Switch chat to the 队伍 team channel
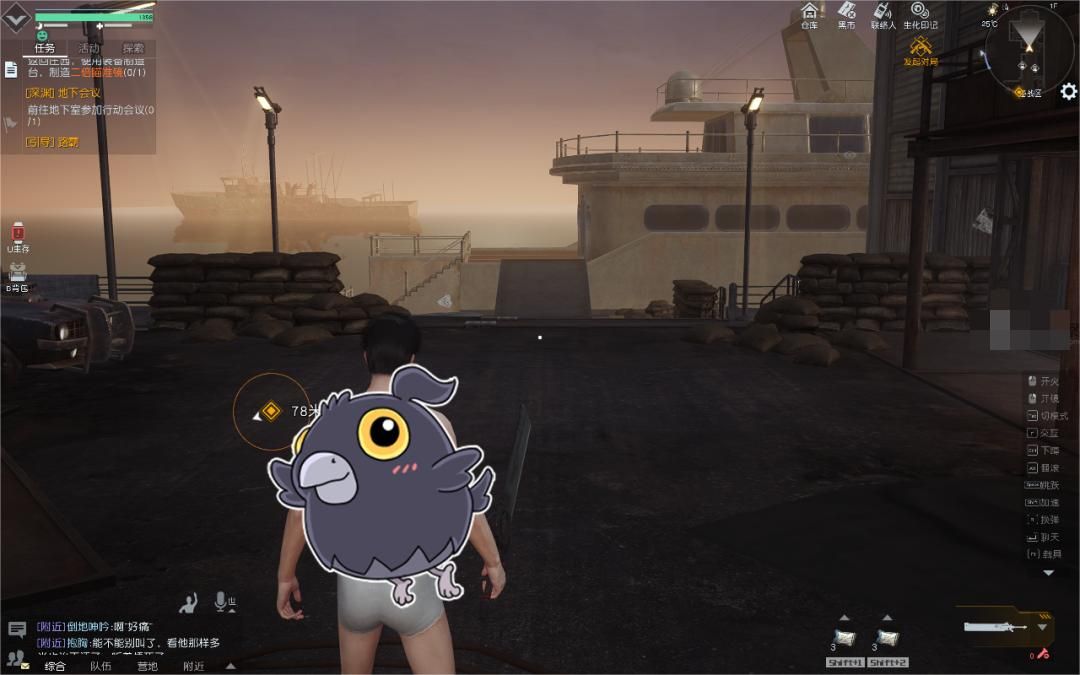The width and height of the screenshot is (1080, 675). (x=100, y=666)
